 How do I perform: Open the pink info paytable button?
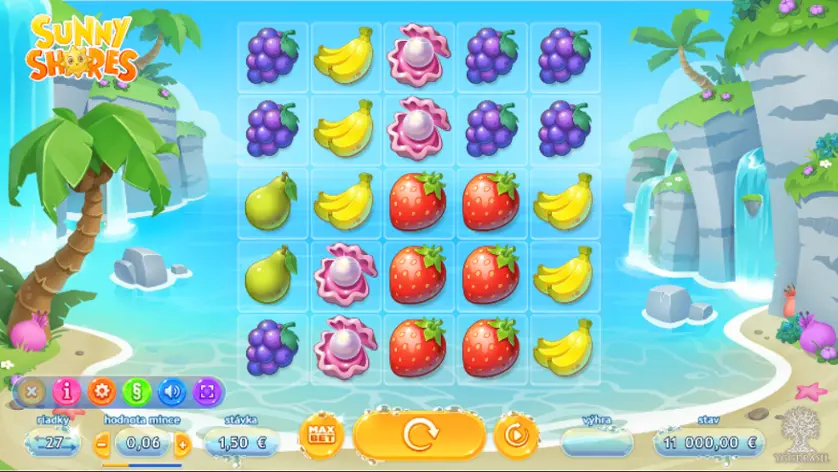[x=66, y=391]
